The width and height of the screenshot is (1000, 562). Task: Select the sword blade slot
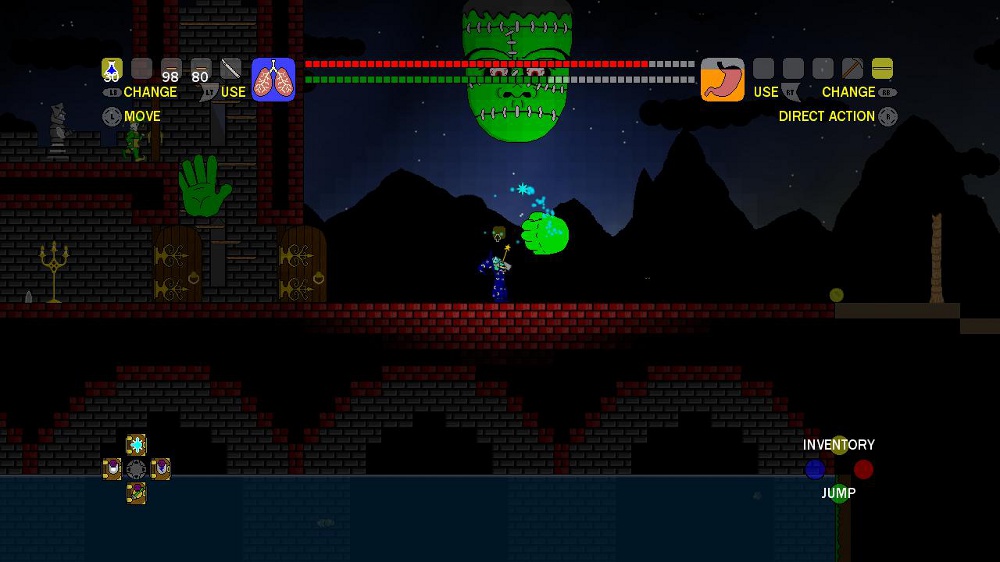point(231,68)
